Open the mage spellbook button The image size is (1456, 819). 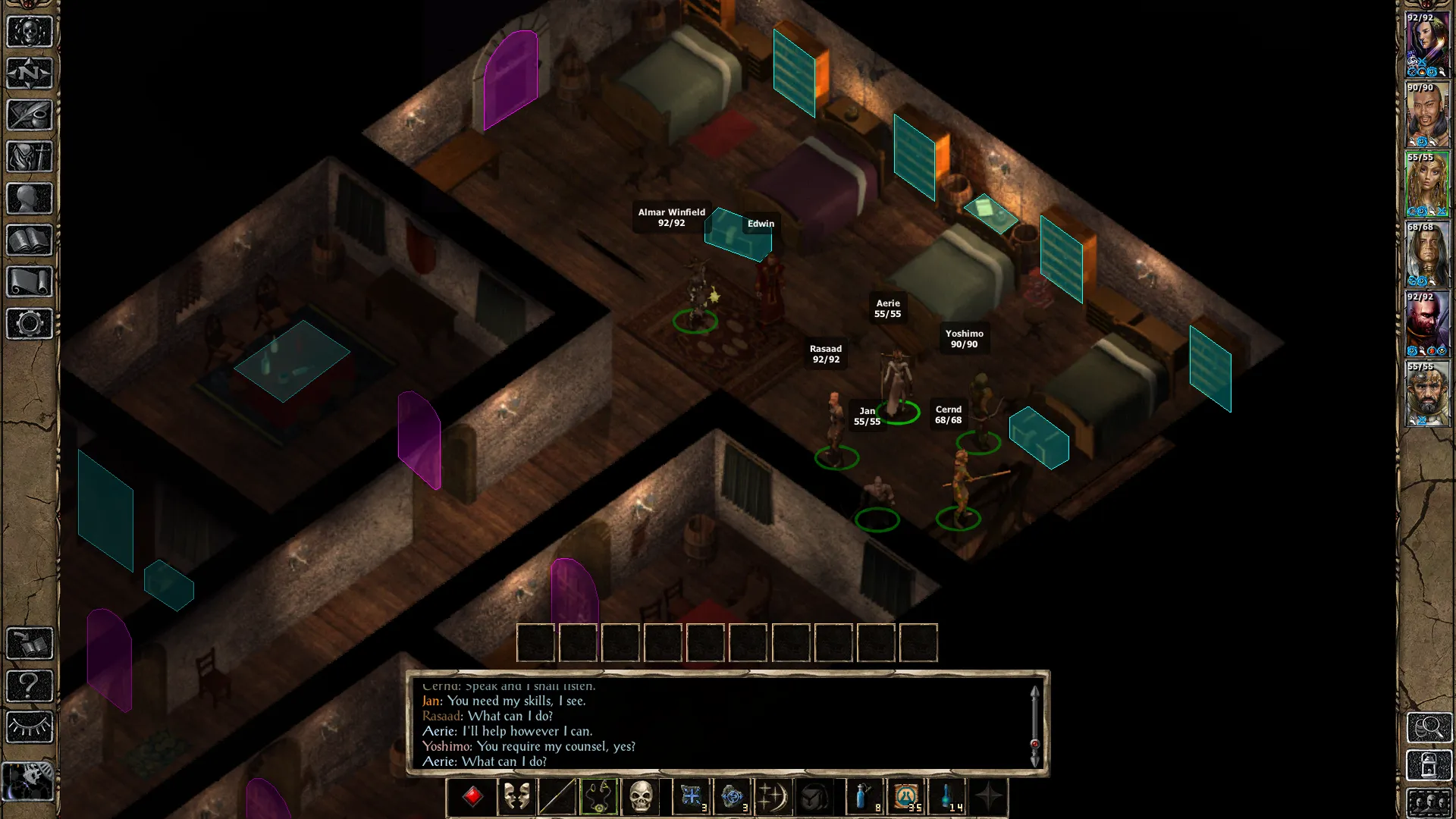click(29, 240)
